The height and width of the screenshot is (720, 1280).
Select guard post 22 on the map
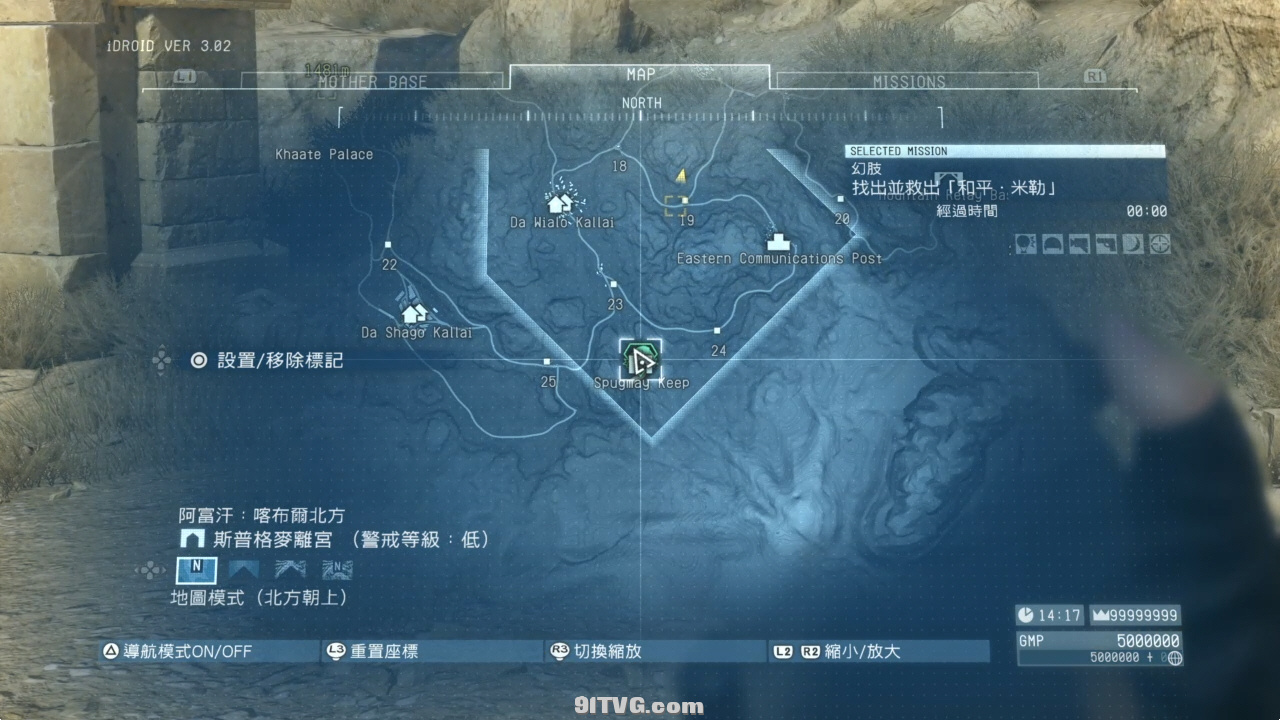click(388, 245)
